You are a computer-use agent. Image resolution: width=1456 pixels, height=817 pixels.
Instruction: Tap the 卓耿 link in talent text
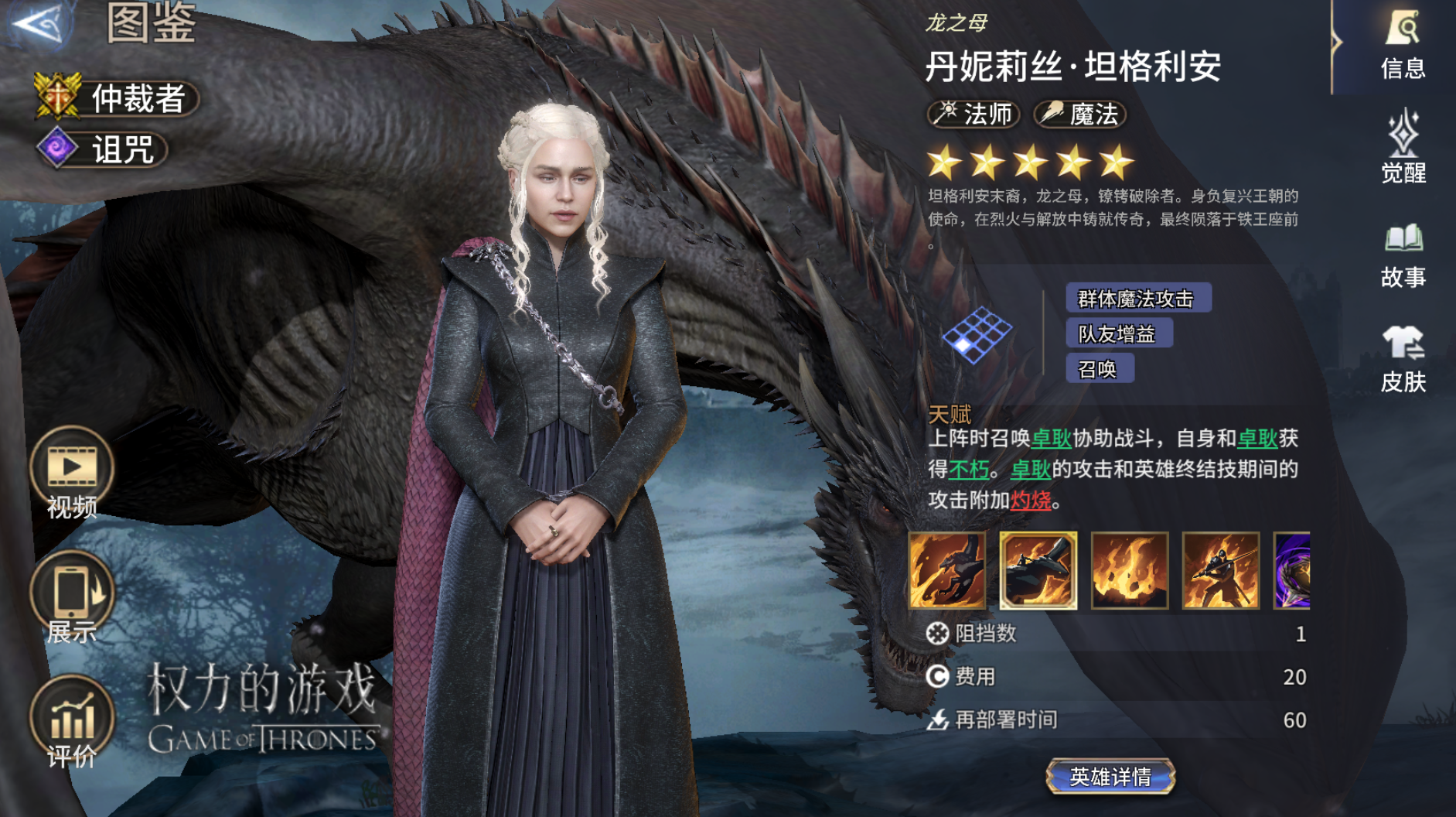[x=1052, y=439]
